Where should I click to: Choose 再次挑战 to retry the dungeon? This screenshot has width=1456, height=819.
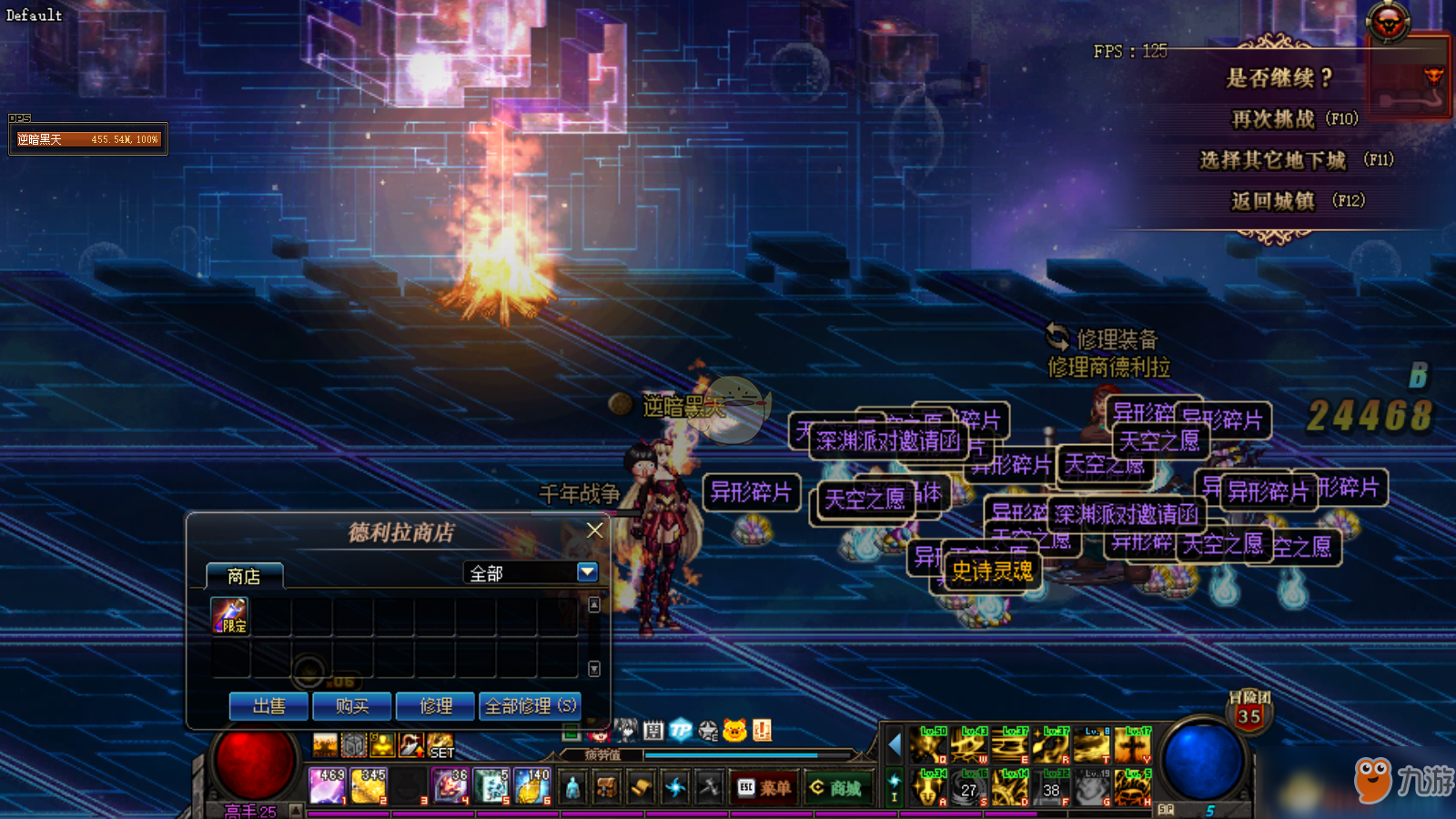[1293, 119]
